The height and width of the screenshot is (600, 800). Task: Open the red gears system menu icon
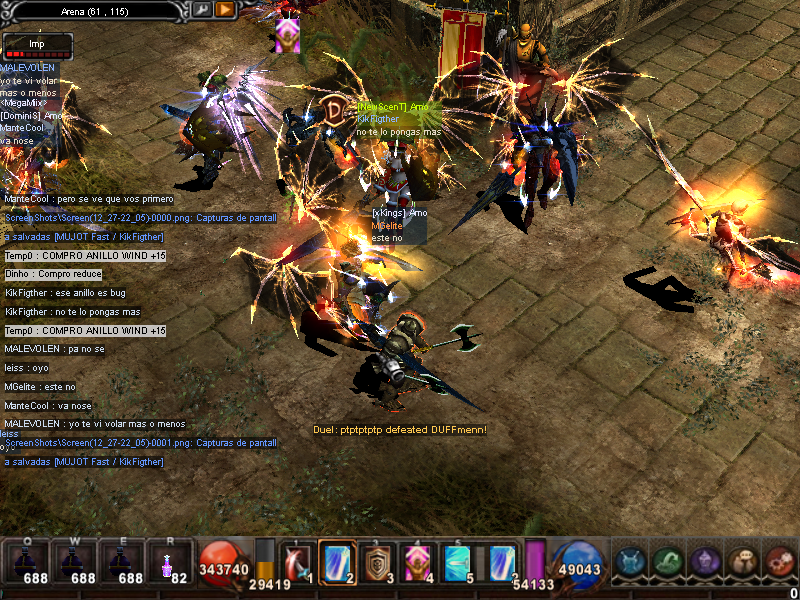(779, 562)
